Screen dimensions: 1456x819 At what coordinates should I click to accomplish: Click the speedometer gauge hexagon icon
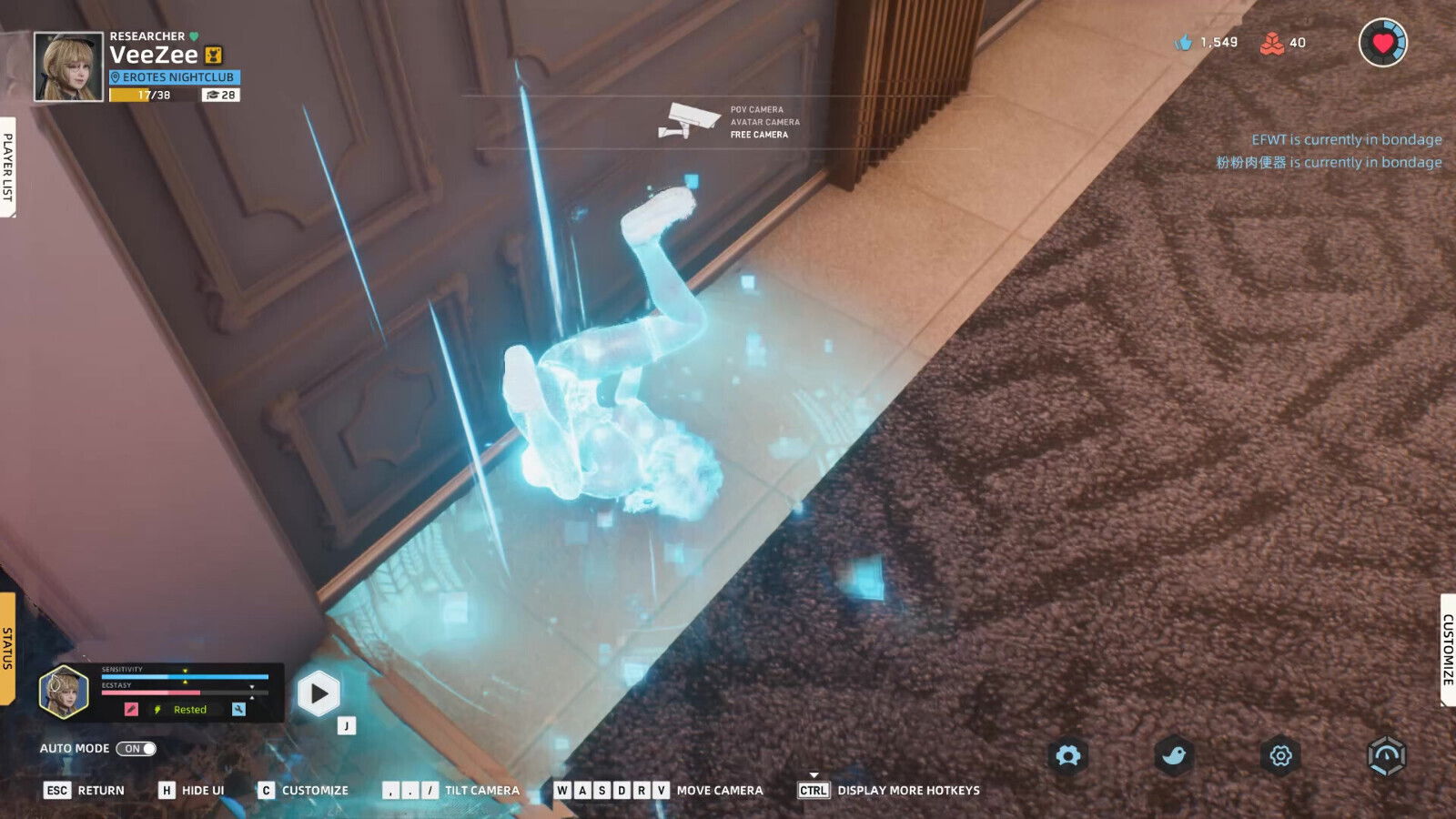1387,755
